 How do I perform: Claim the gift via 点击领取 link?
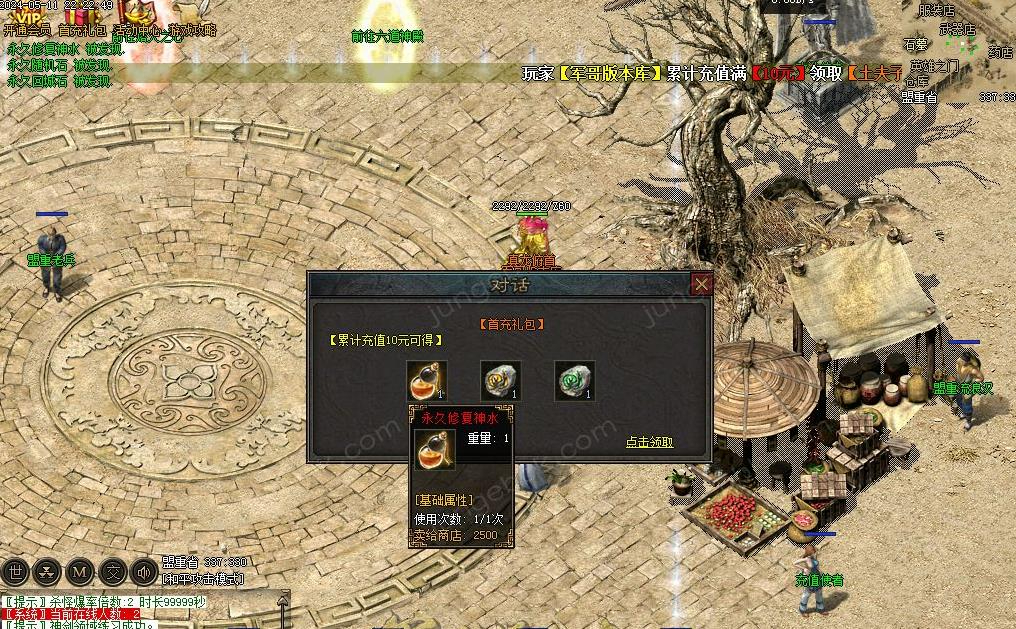pos(649,442)
